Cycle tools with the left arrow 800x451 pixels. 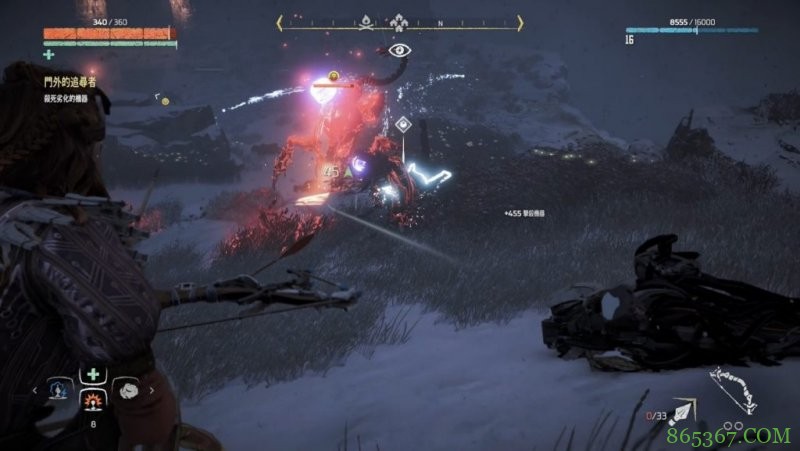[x=36, y=391]
